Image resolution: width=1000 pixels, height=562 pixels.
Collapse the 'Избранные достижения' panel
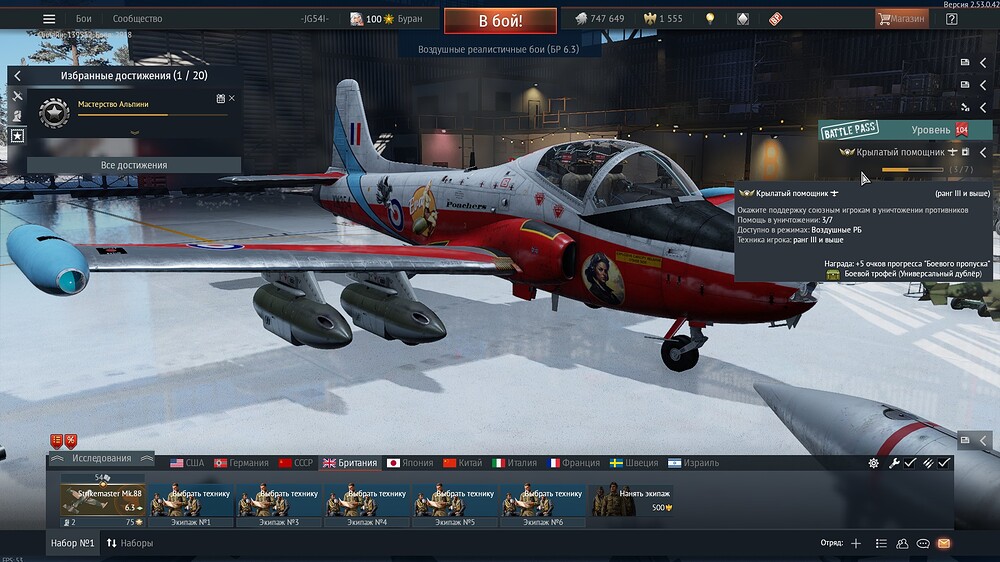(x=17, y=75)
